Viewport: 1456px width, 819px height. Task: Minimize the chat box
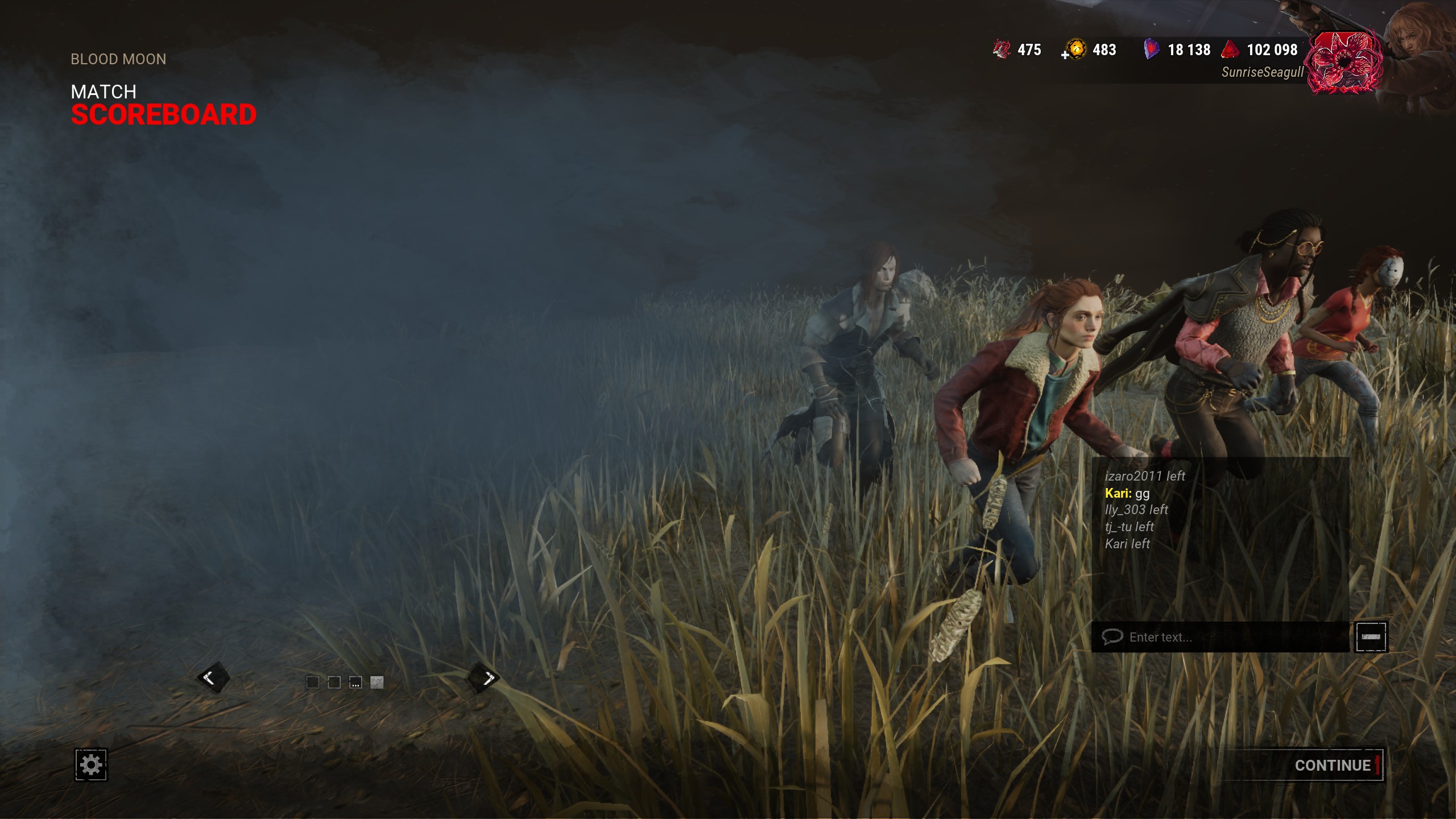pyautogui.click(x=1371, y=637)
